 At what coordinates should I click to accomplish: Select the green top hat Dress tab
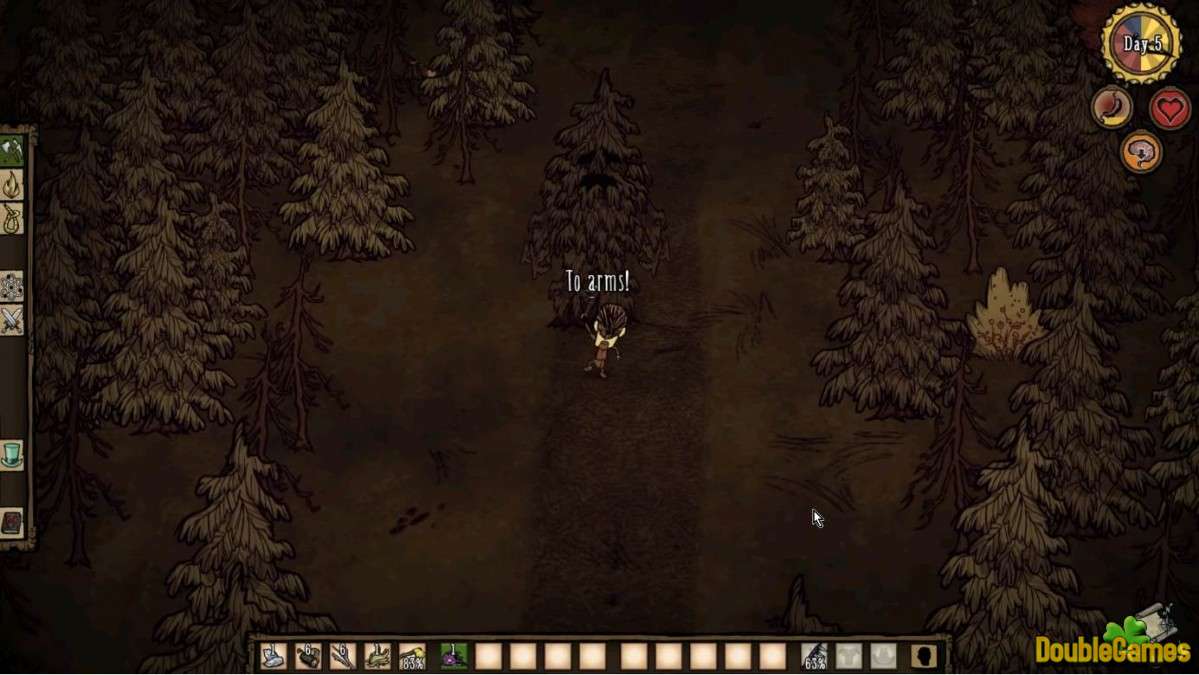point(12,455)
